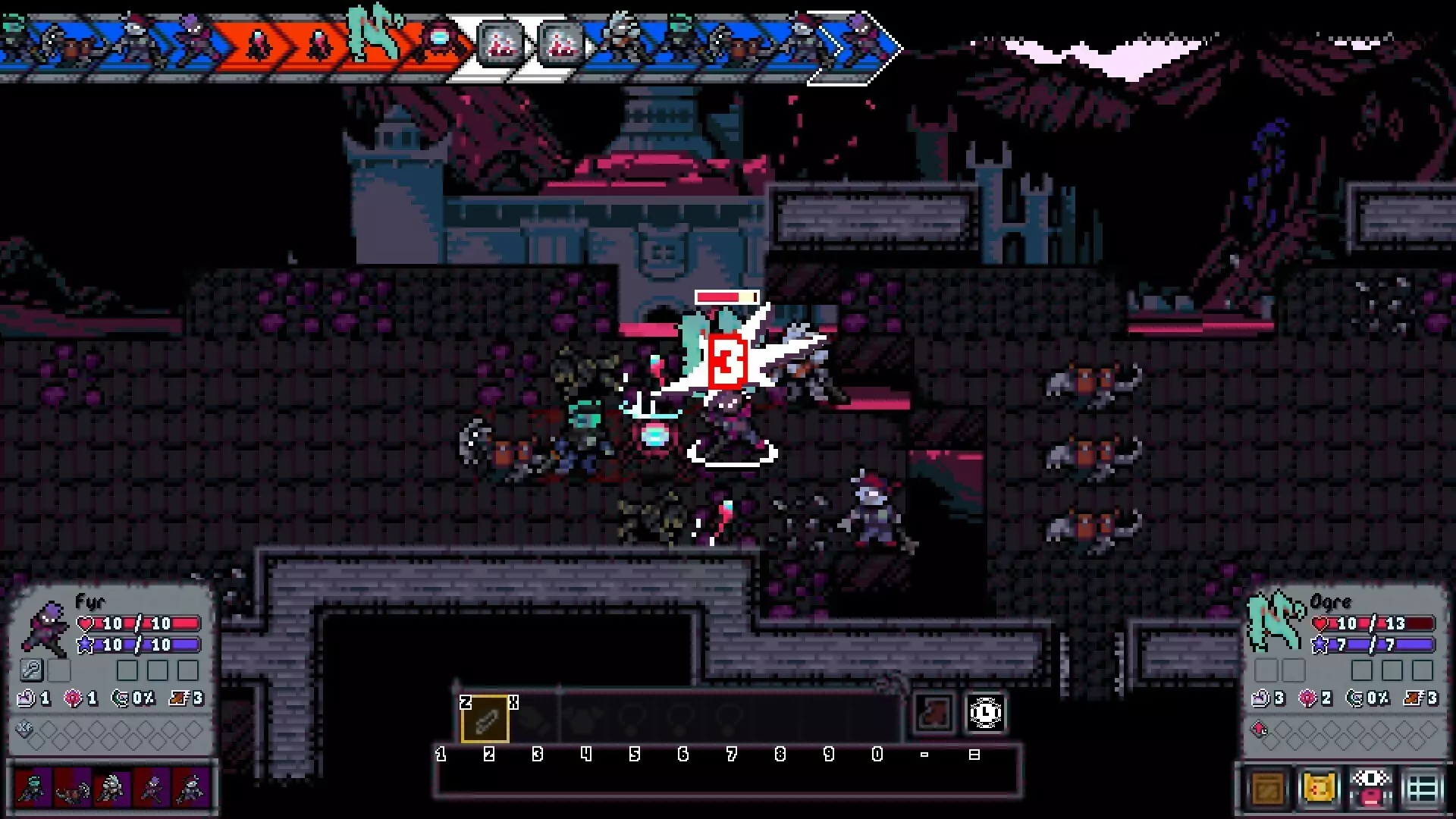Toggle Ogre's red gem on the skill diamond track
Image resolution: width=1456 pixels, height=819 pixels.
[x=1259, y=729]
